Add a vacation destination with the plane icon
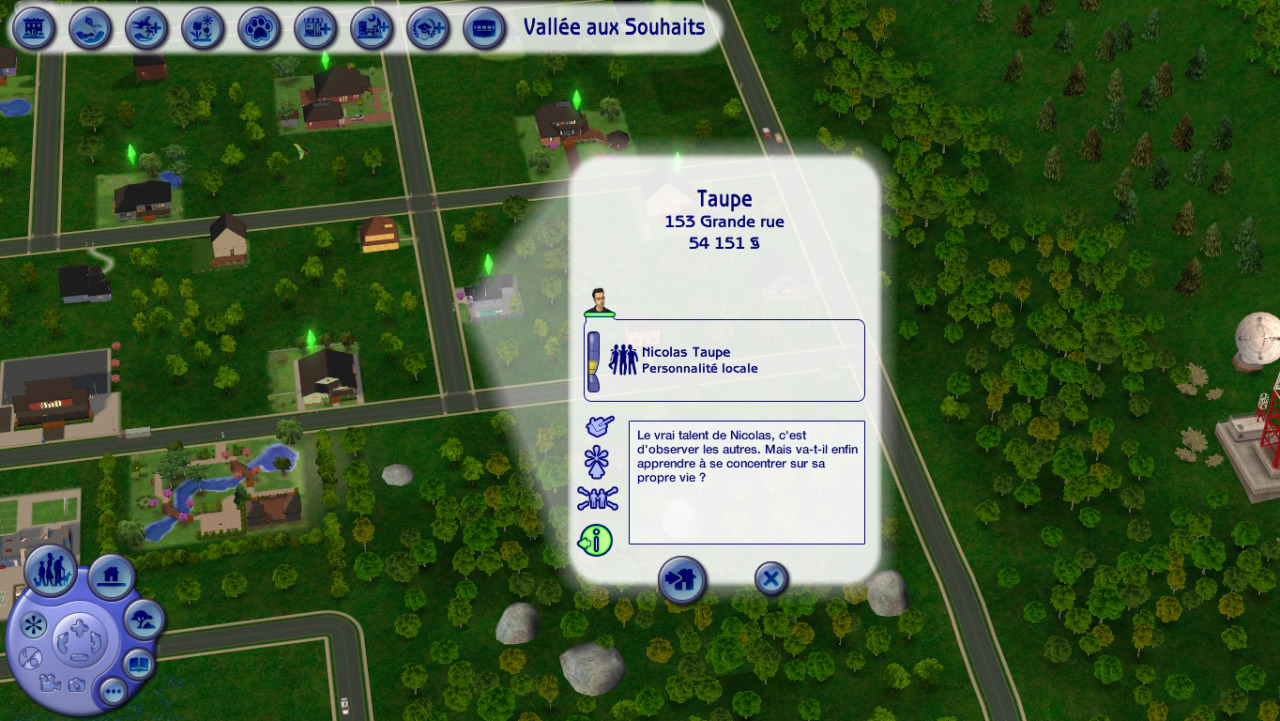This screenshot has height=721, width=1280. point(147,28)
